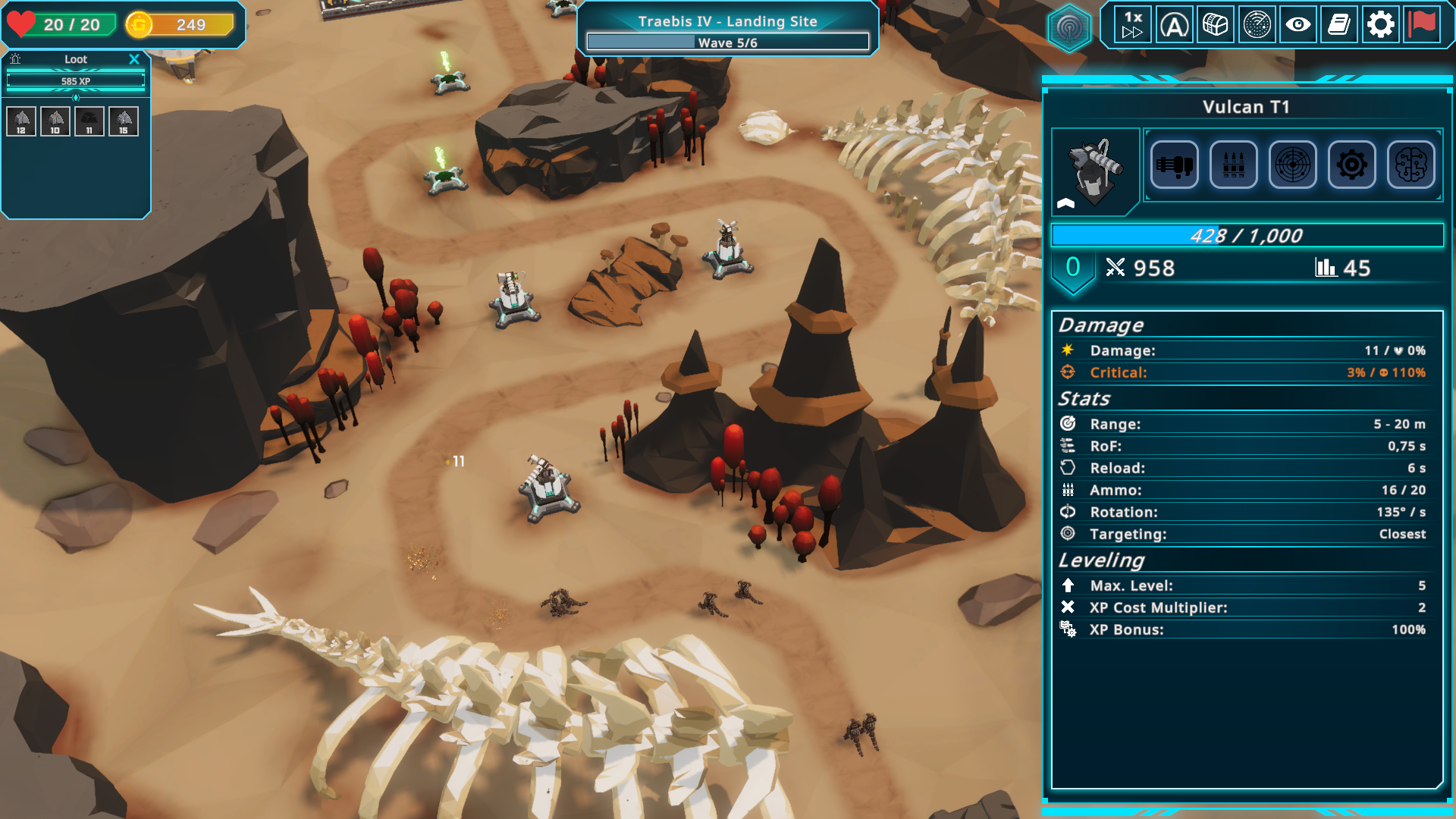
Task: Select the ammunition upgrade icon
Action: click(x=1233, y=165)
